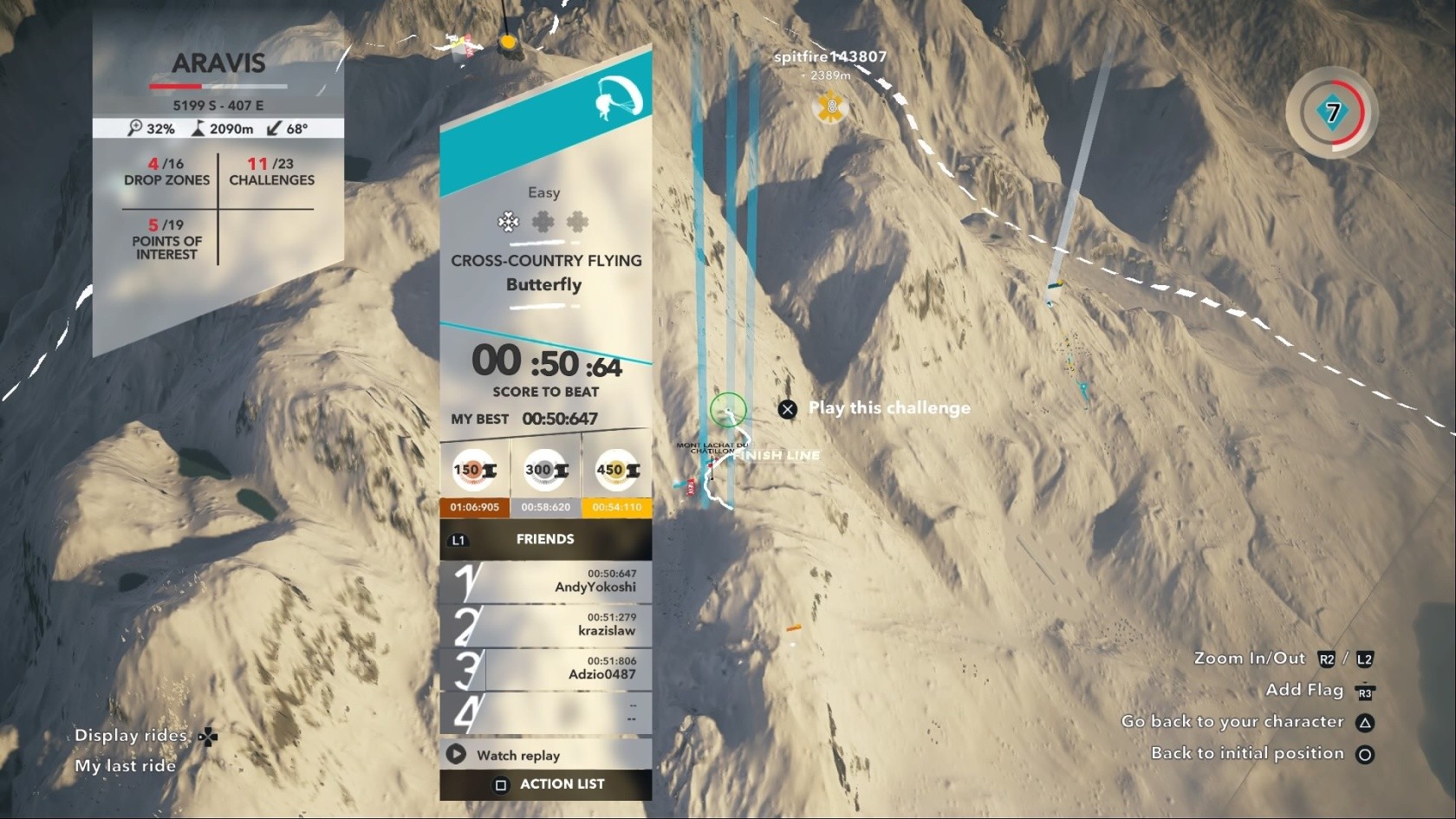Play this challenge from the map prompt
Image resolution: width=1456 pixels, height=819 pixels.
click(x=877, y=408)
